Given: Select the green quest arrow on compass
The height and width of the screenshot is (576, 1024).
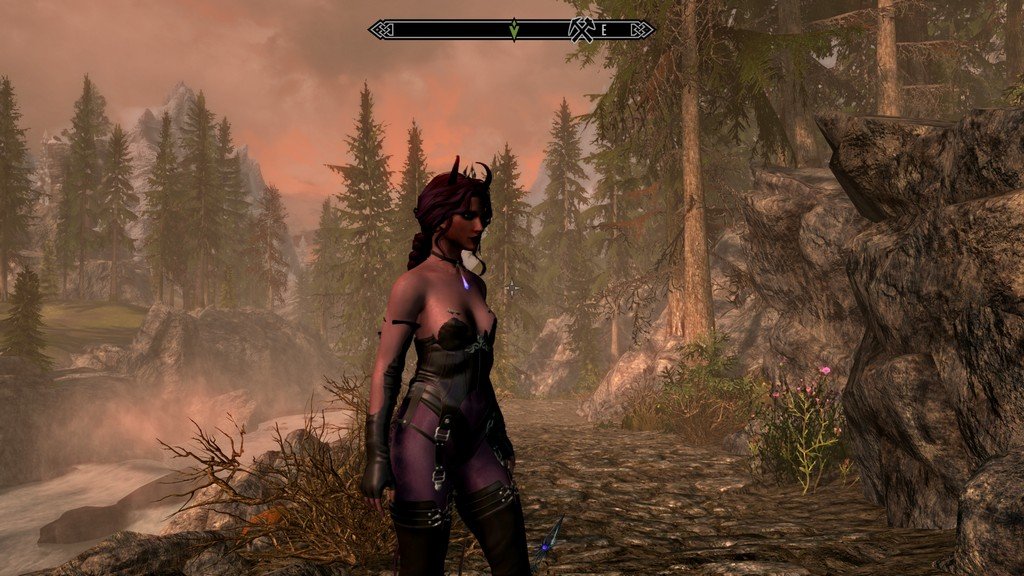Looking at the screenshot, I should pos(513,30).
